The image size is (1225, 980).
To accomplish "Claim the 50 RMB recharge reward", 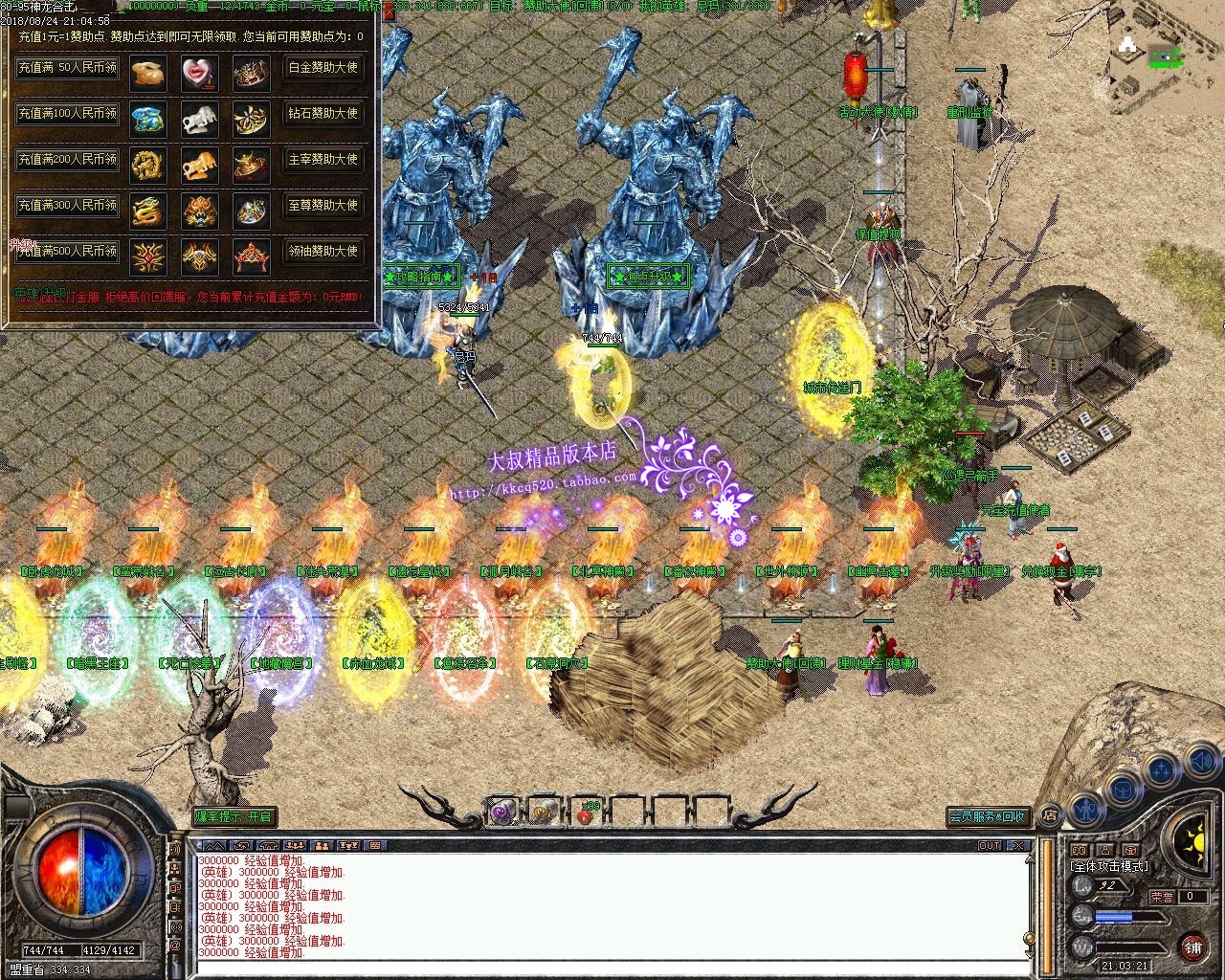I will tap(67, 68).
